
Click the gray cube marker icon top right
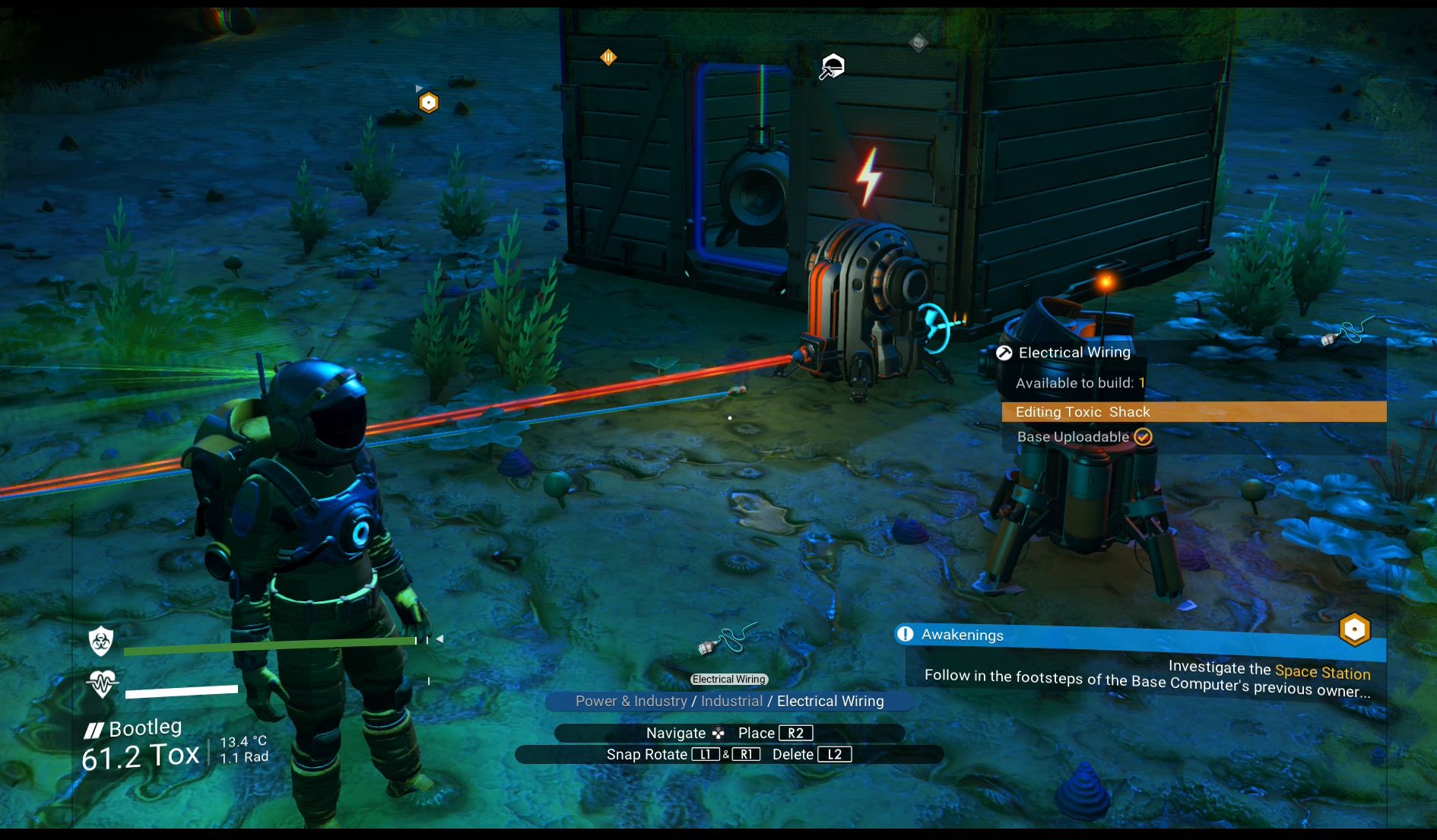[x=918, y=42]
